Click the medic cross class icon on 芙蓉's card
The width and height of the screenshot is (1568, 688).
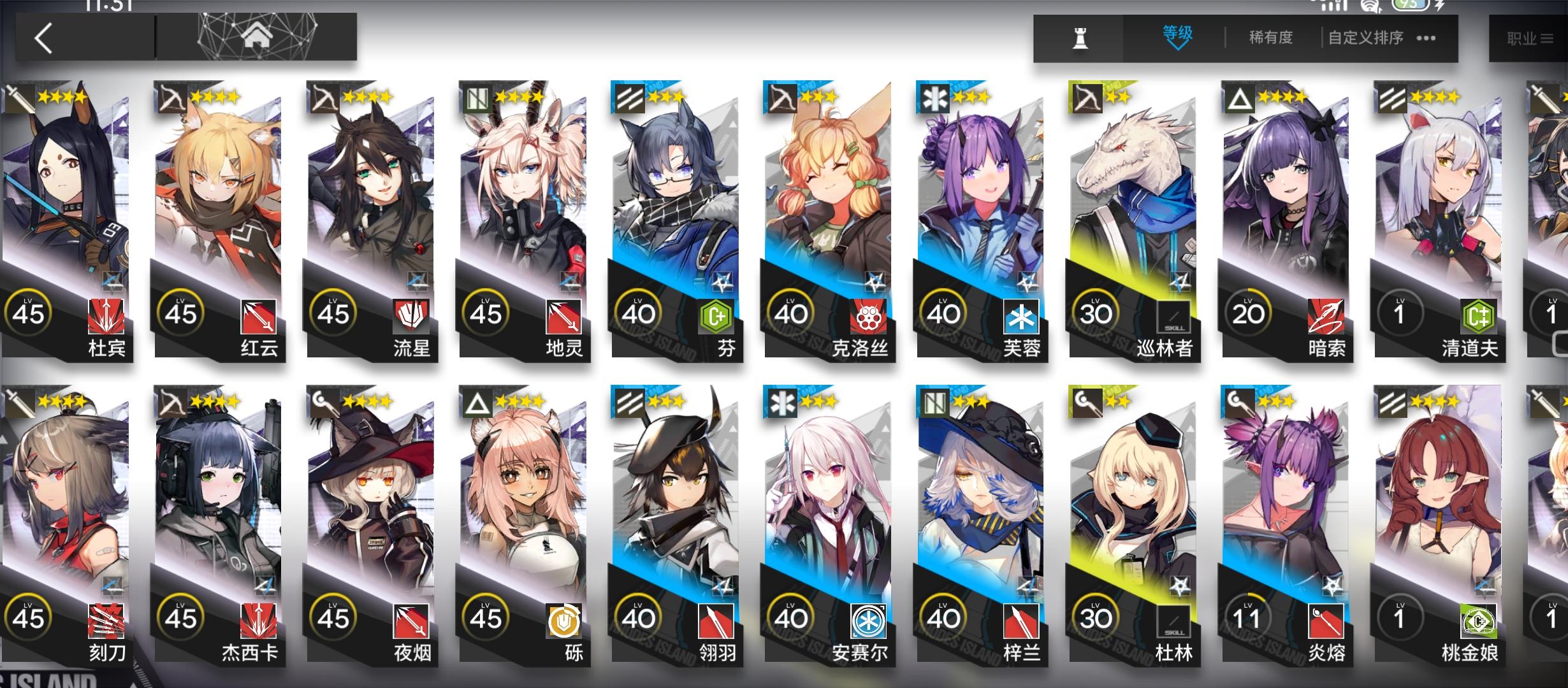(x=936, y=99)
